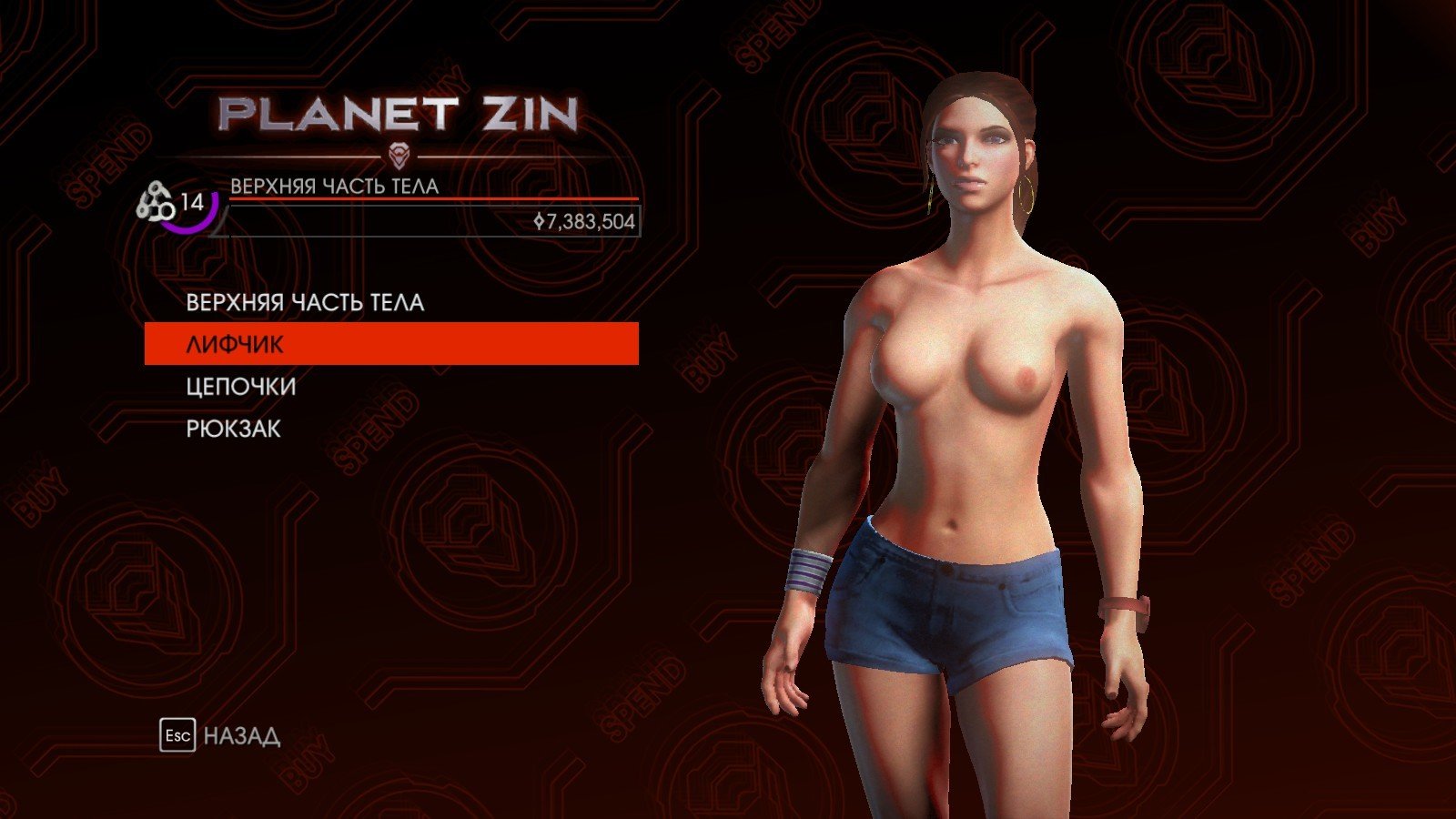Select the ВЕРХНЯЯ ЧАСТЬ ТЕЛА menu entry
The image size is (1456, 819).
coord(305,302)
